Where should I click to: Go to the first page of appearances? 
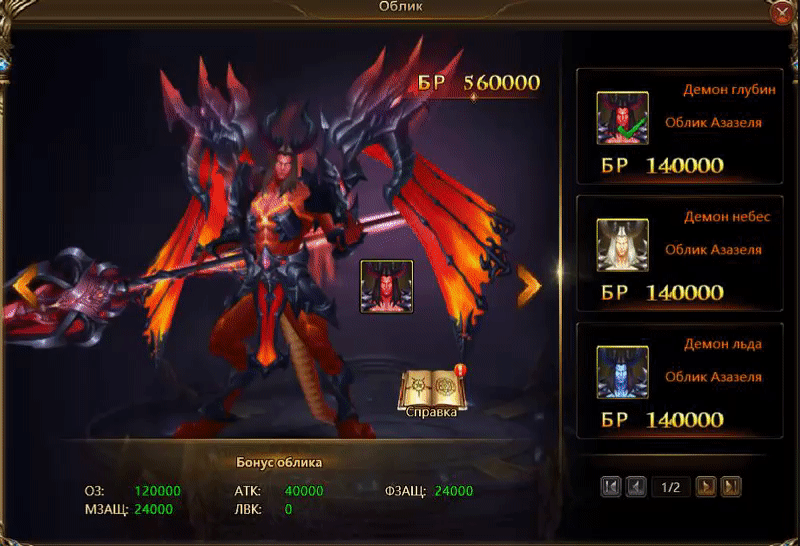611,487
